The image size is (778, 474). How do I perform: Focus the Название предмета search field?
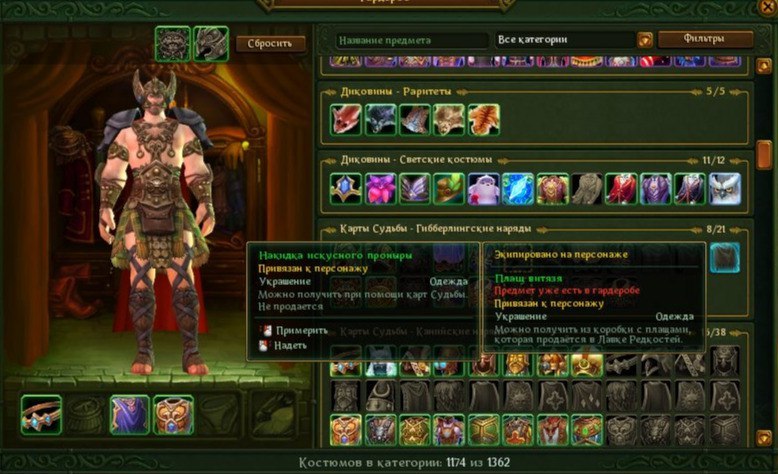(410, 40)
